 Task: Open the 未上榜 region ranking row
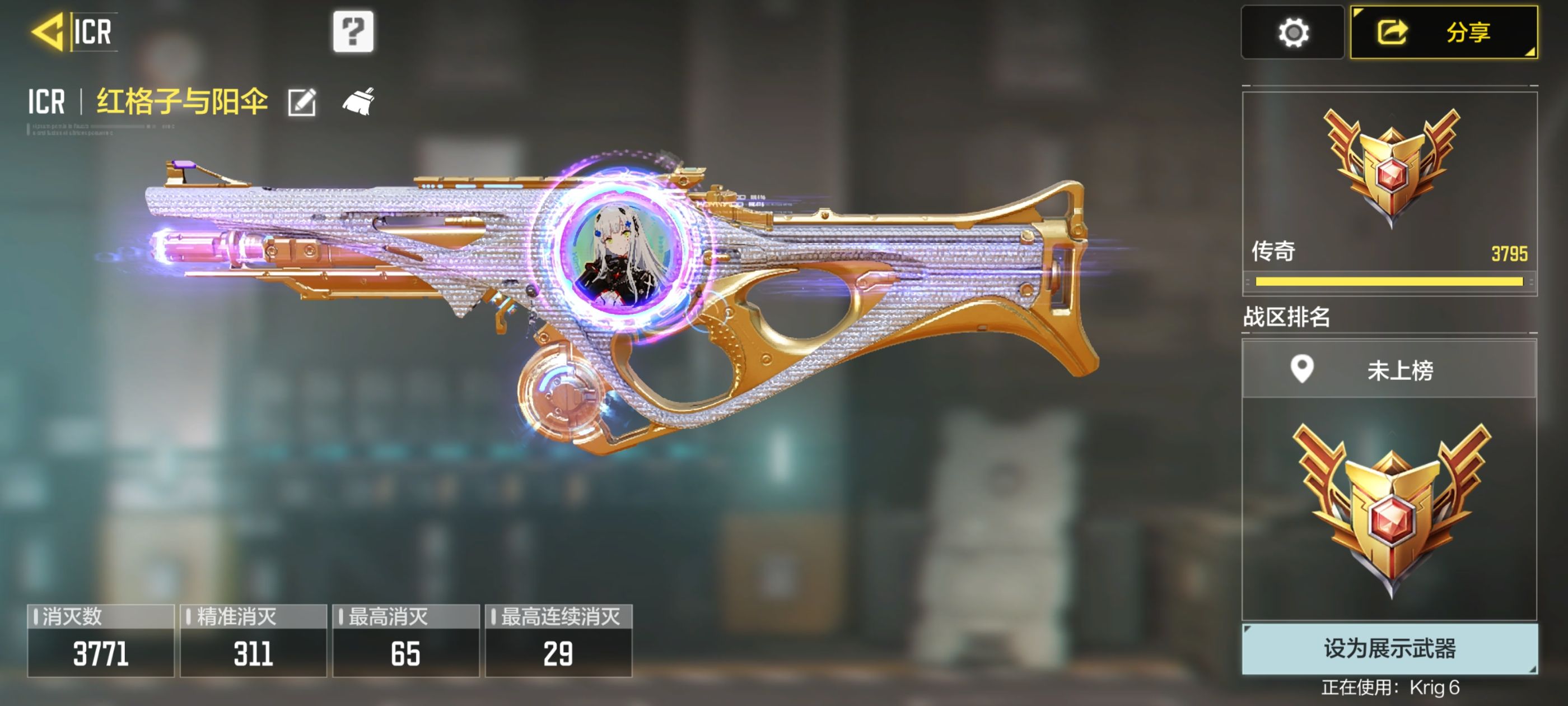[x=1389, y=370]
